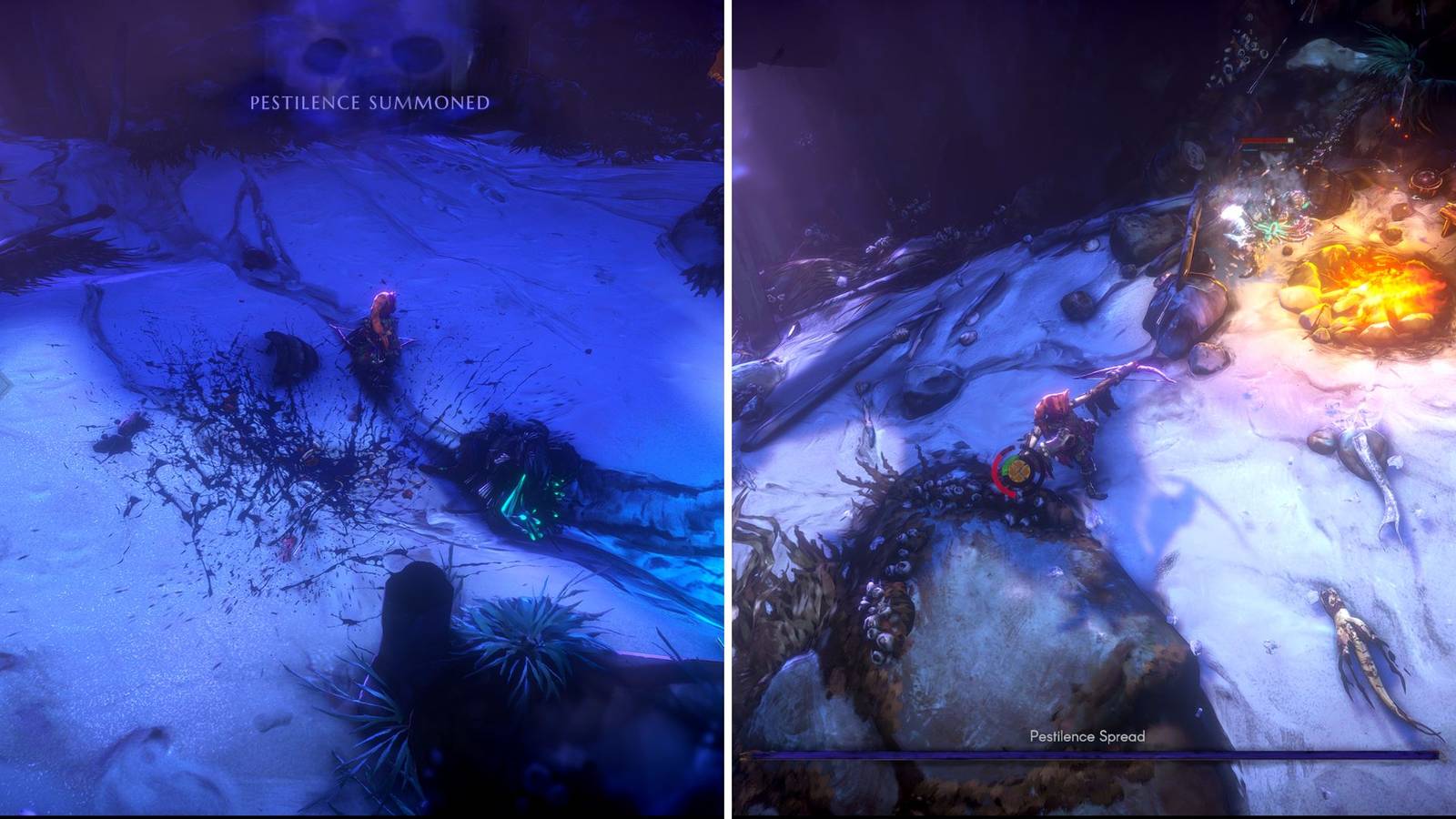Click the skull emblem above Pestilence Summoned text
The image size is (1456, 819).
(364, 55)
